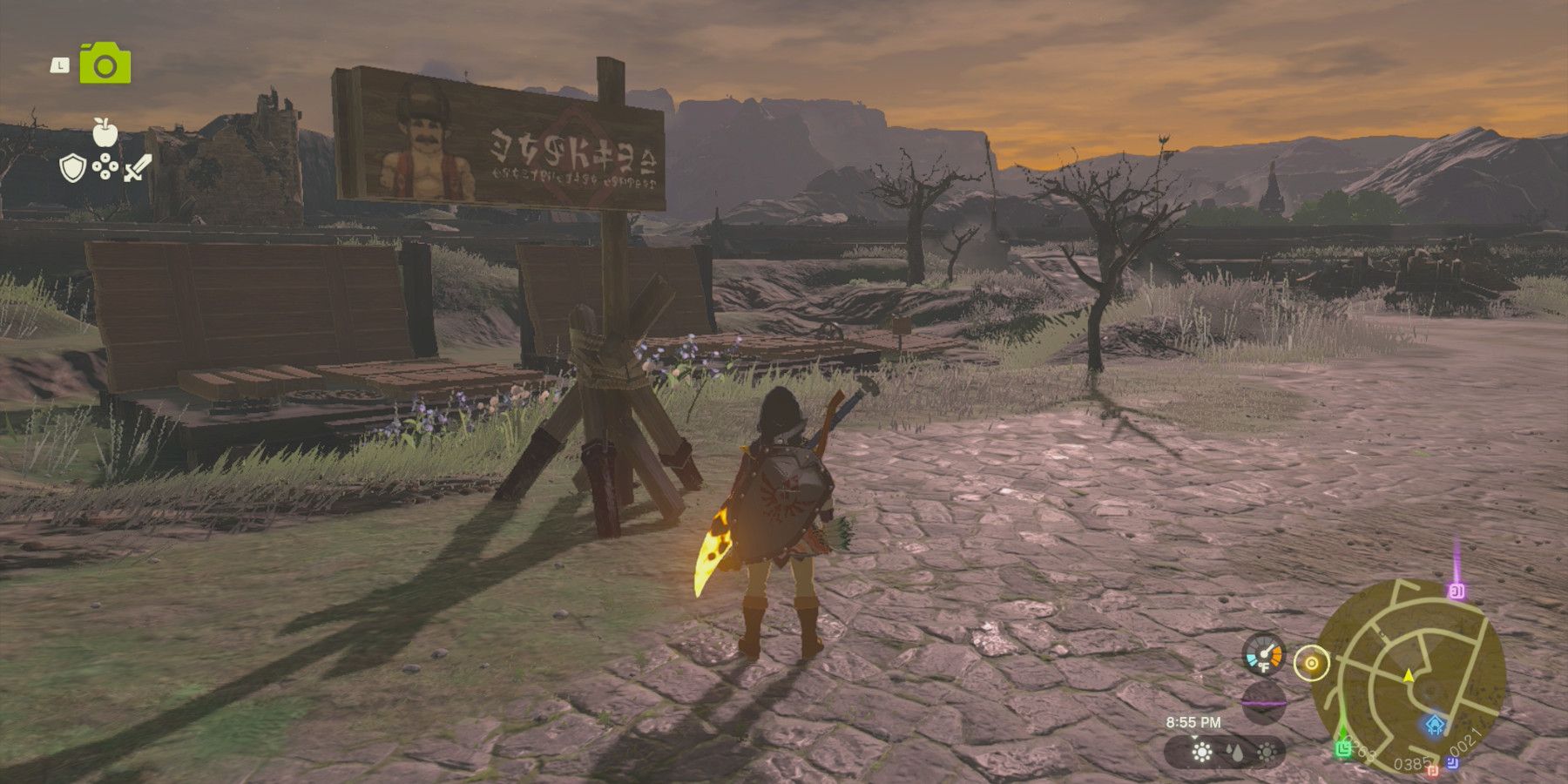Click the green marker below the minimap
The width and height of the screenshot is (1568, 784).
(1343, 749)
